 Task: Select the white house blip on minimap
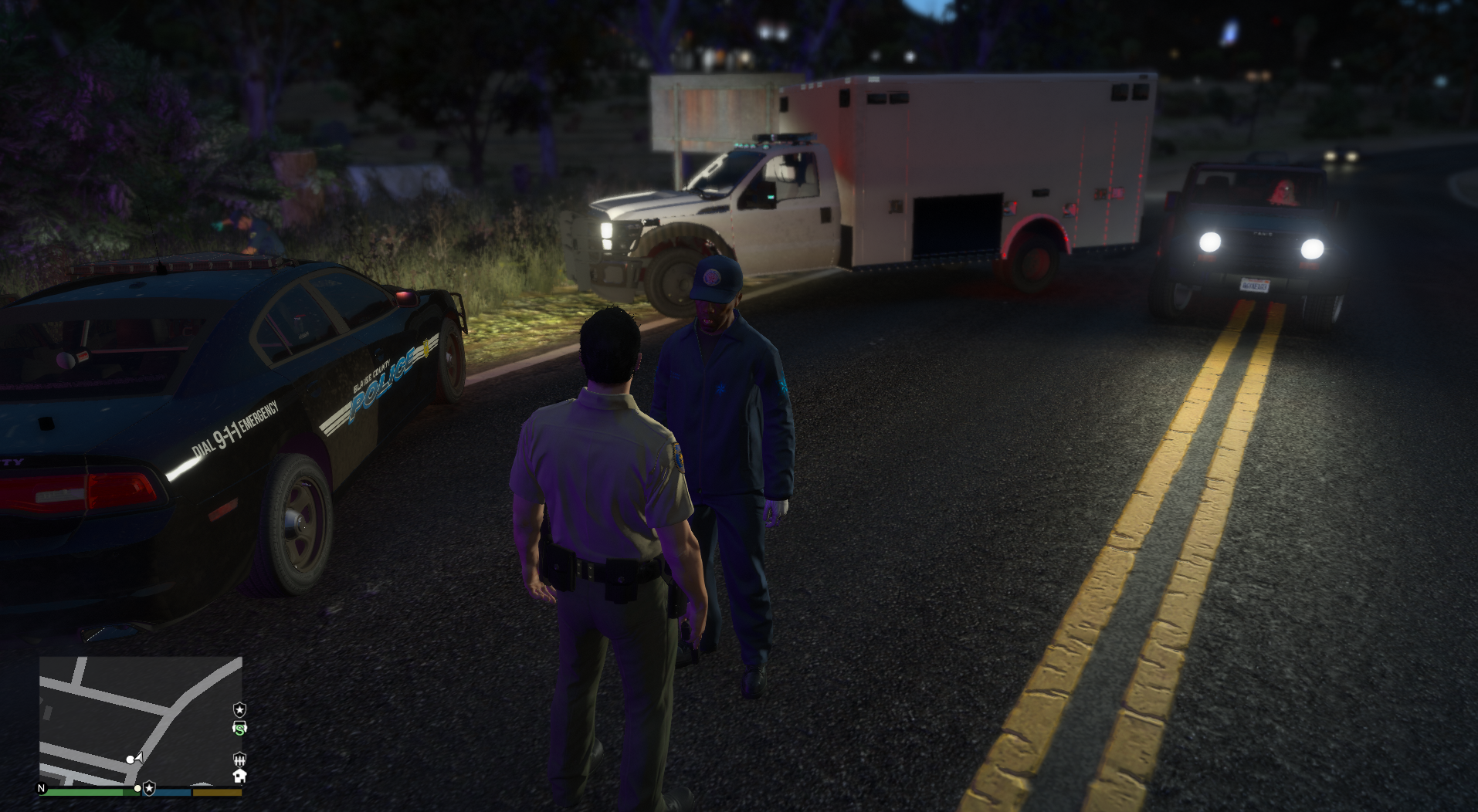tap(239, 776)
